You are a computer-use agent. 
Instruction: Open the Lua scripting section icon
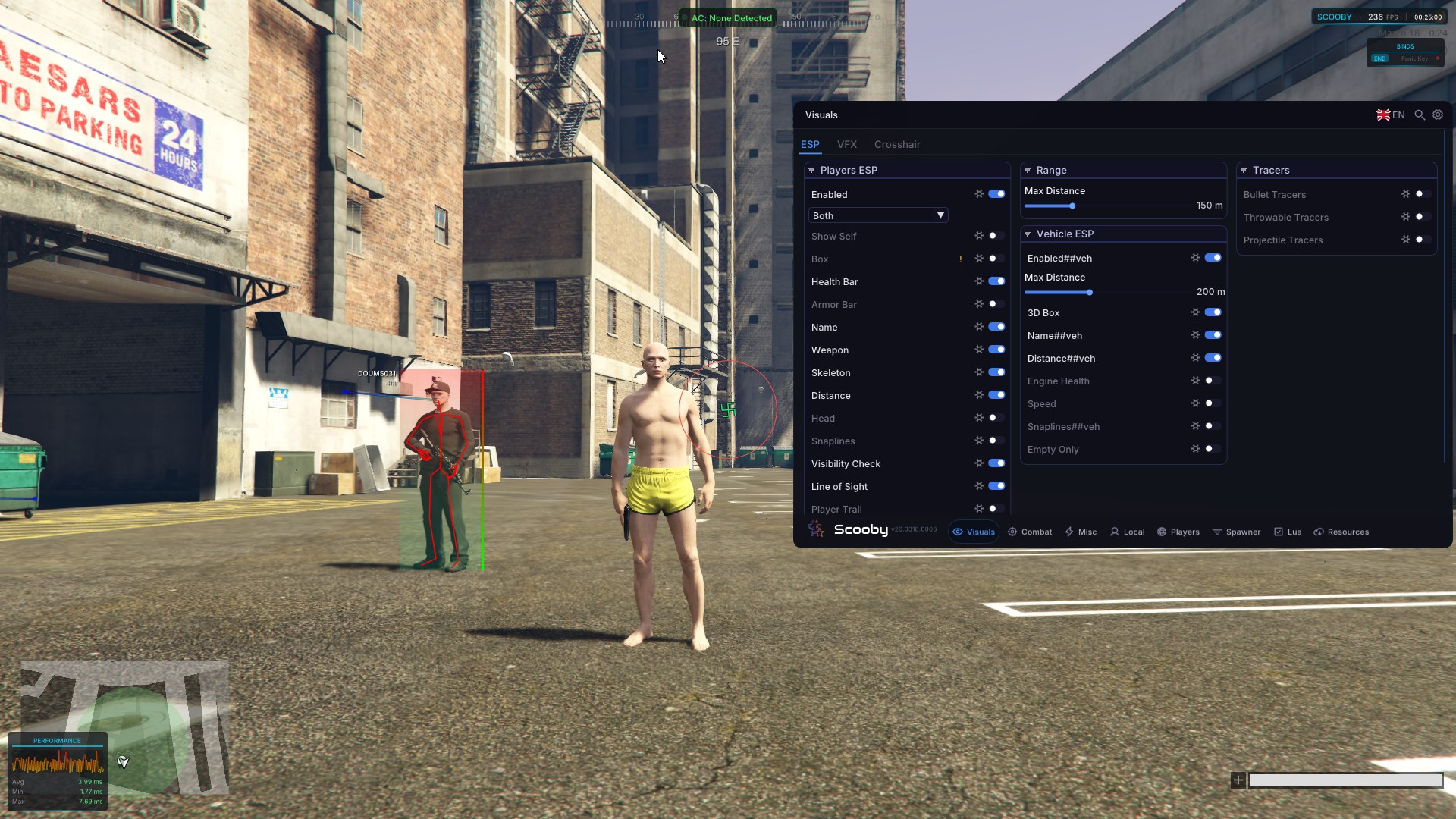(1279, 532)
